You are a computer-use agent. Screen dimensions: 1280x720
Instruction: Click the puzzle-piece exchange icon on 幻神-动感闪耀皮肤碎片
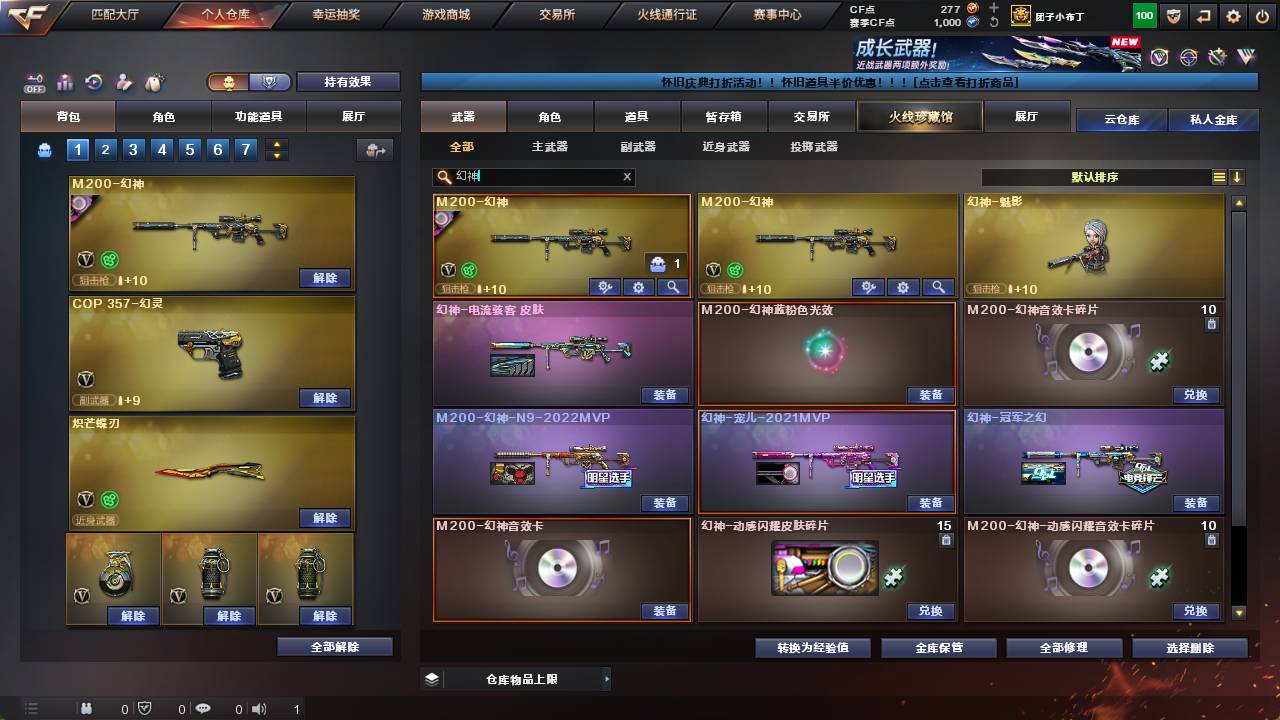895,577
